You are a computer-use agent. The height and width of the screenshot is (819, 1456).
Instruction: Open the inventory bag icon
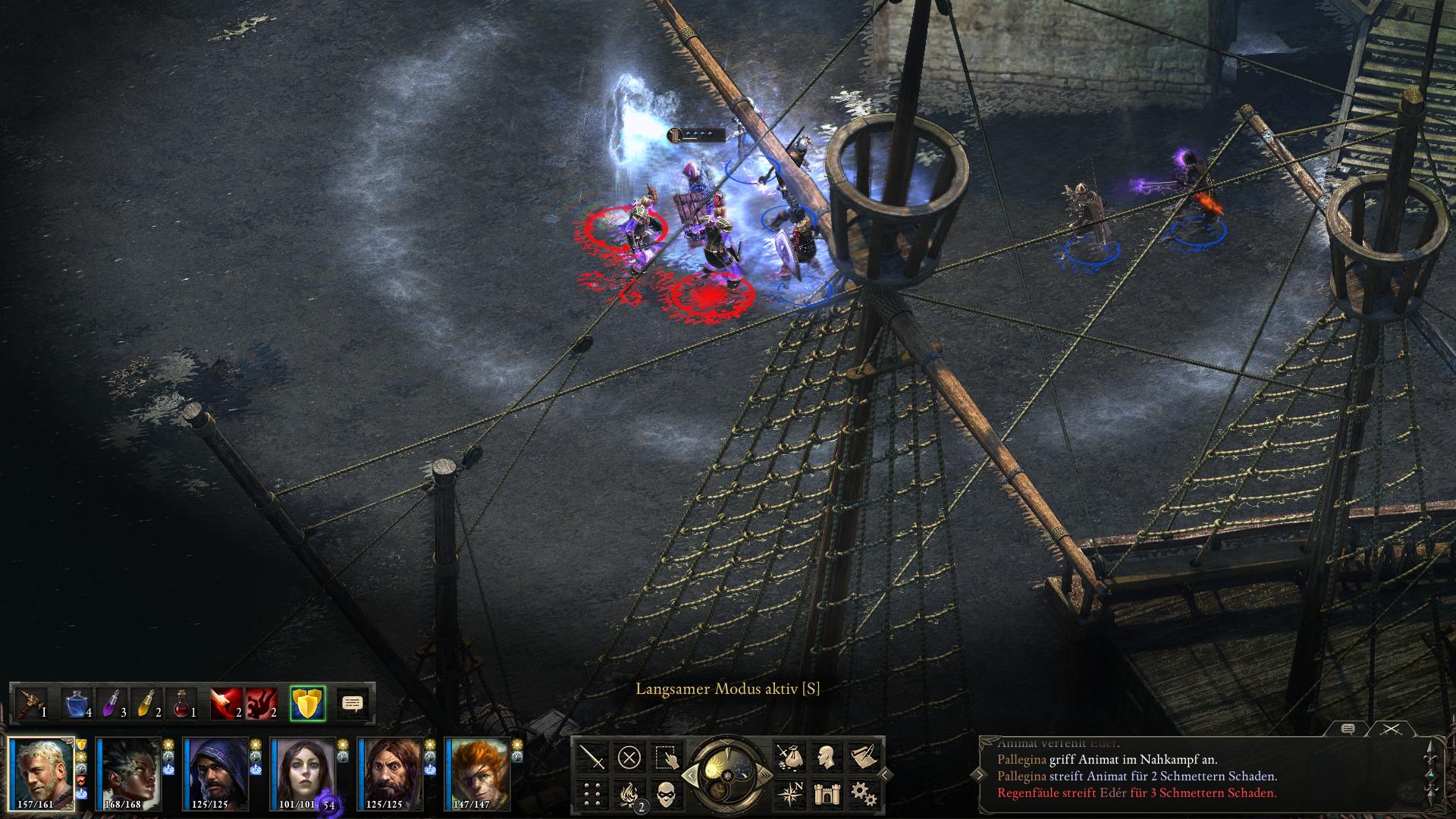pyautogui.click(x=788, y=757)
